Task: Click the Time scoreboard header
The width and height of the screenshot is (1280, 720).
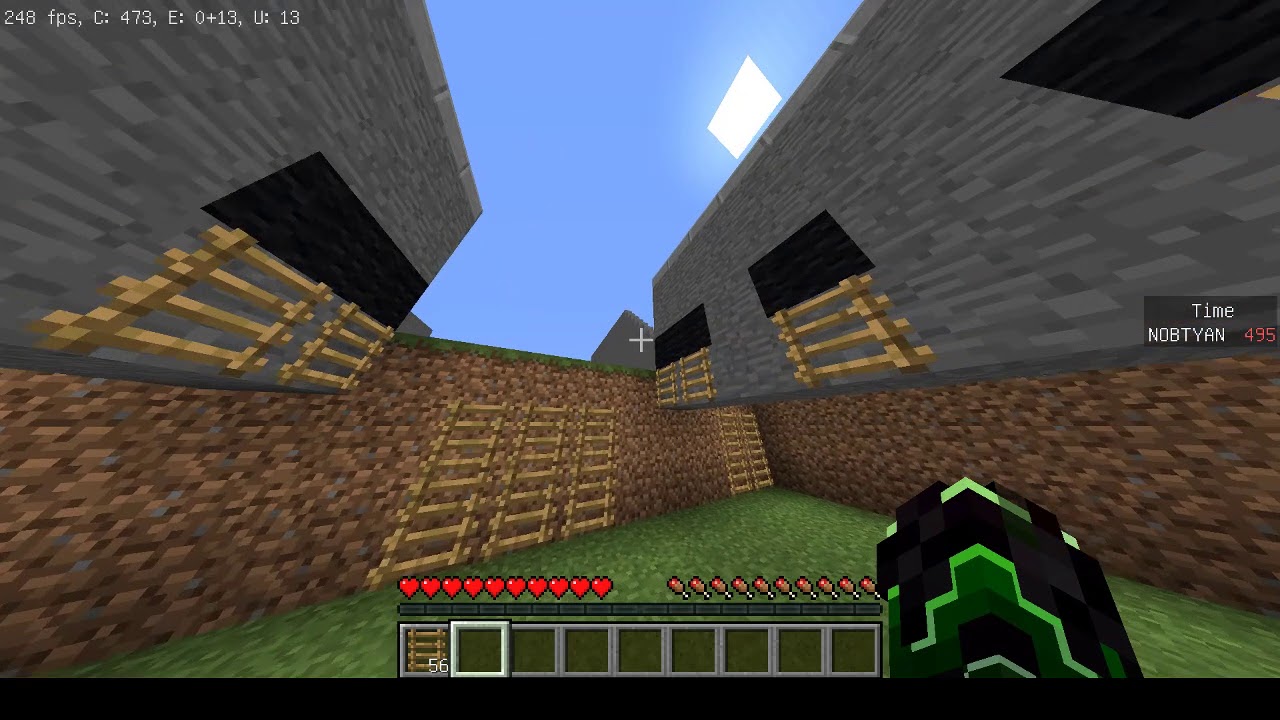Action: 1211,311
